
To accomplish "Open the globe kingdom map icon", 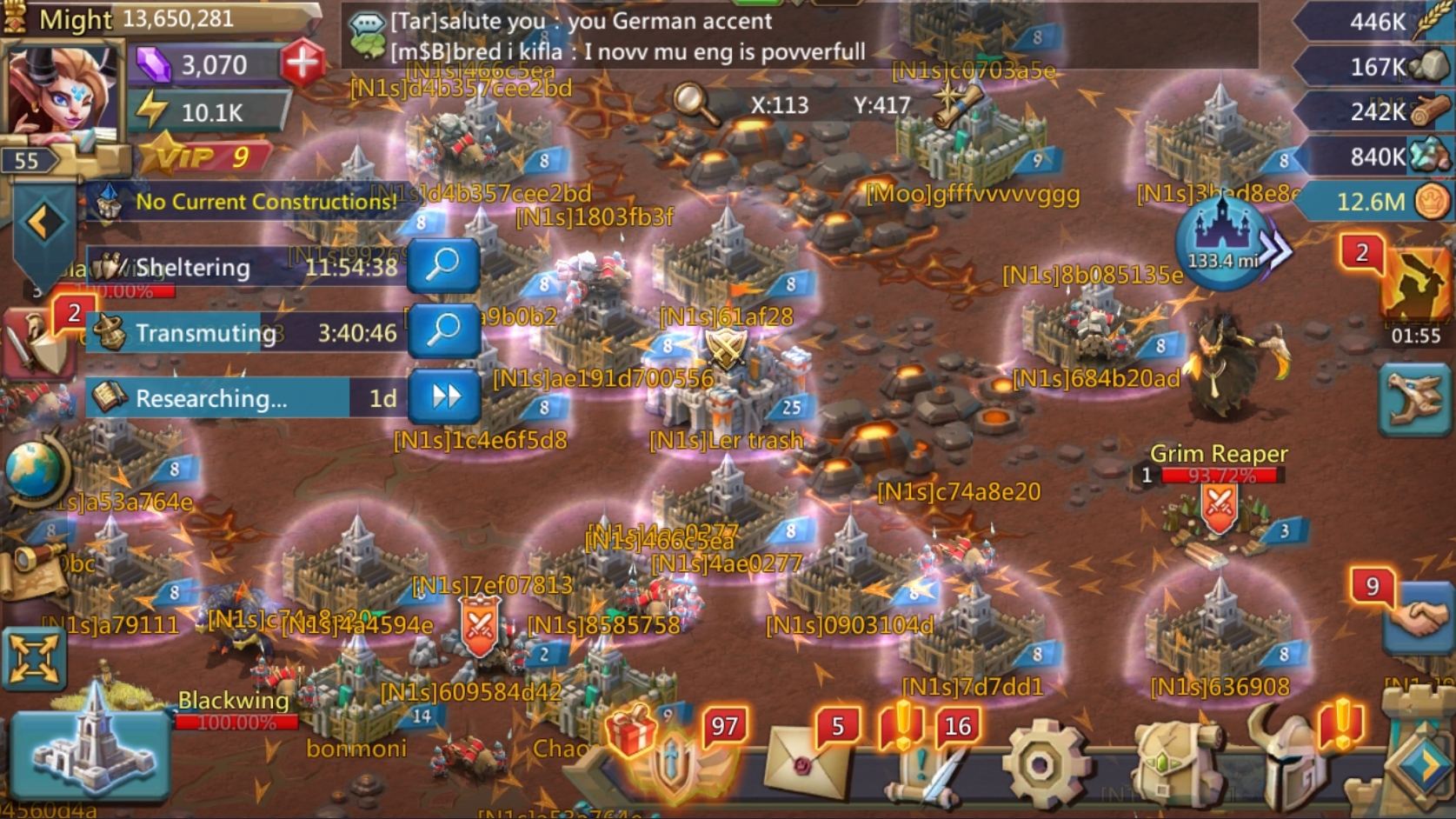I will click(35, 469).
